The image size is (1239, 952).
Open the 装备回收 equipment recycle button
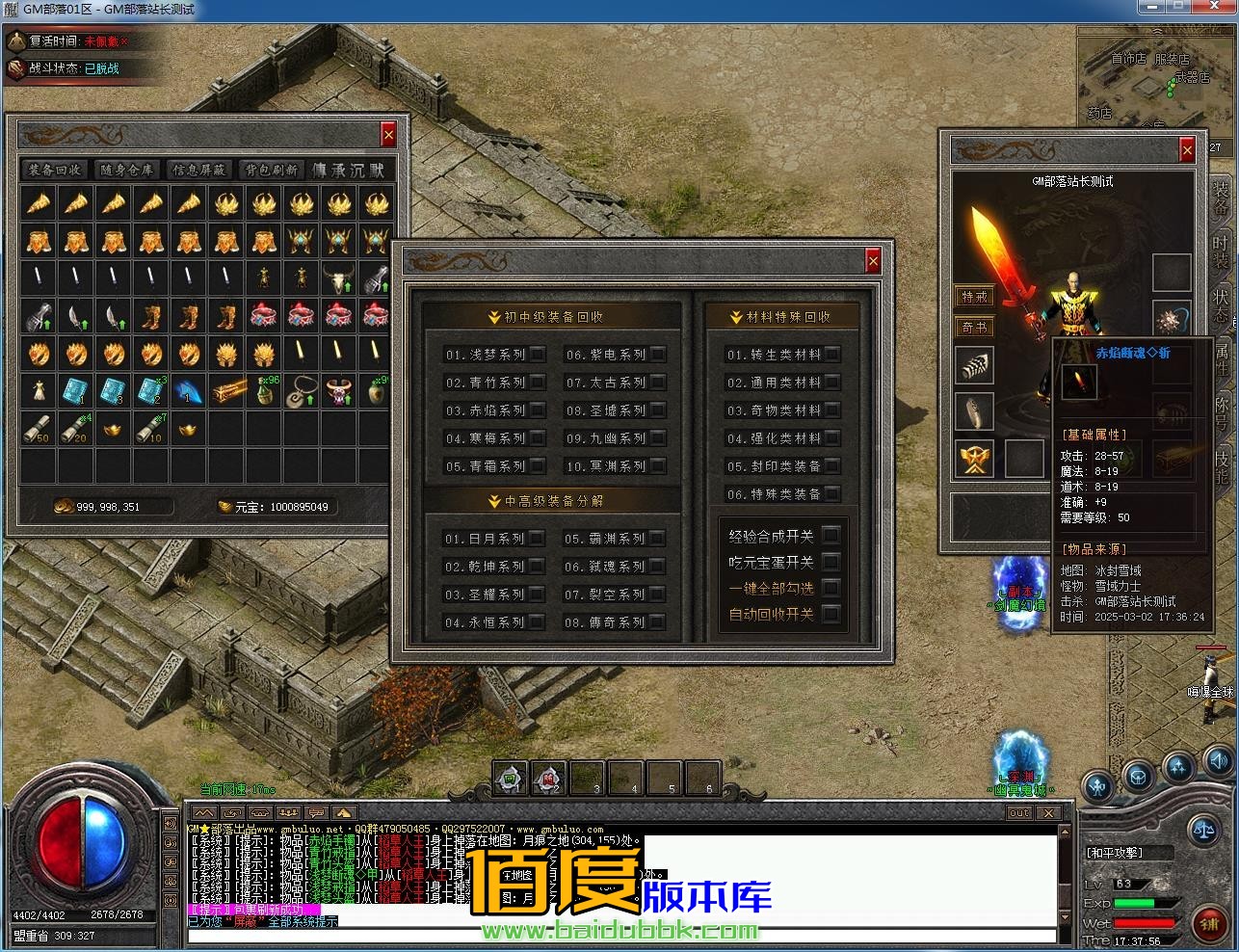point(55,170)
